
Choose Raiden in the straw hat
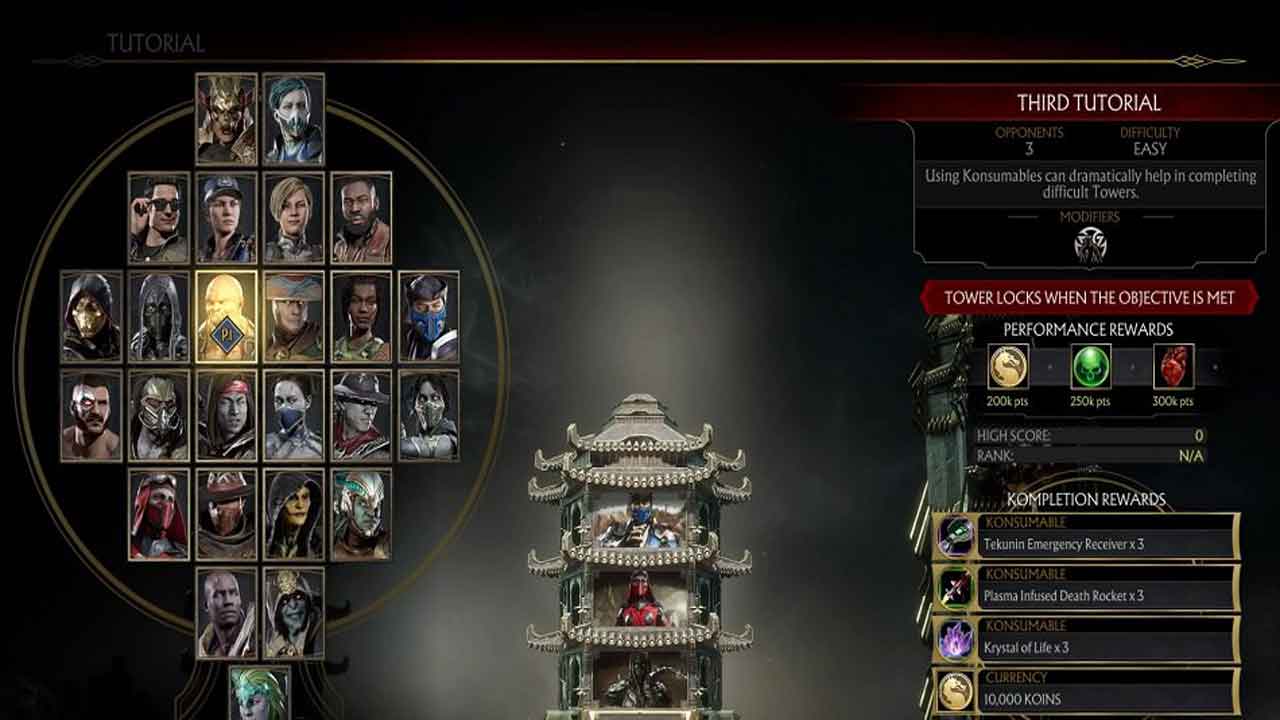pos(294,316)
